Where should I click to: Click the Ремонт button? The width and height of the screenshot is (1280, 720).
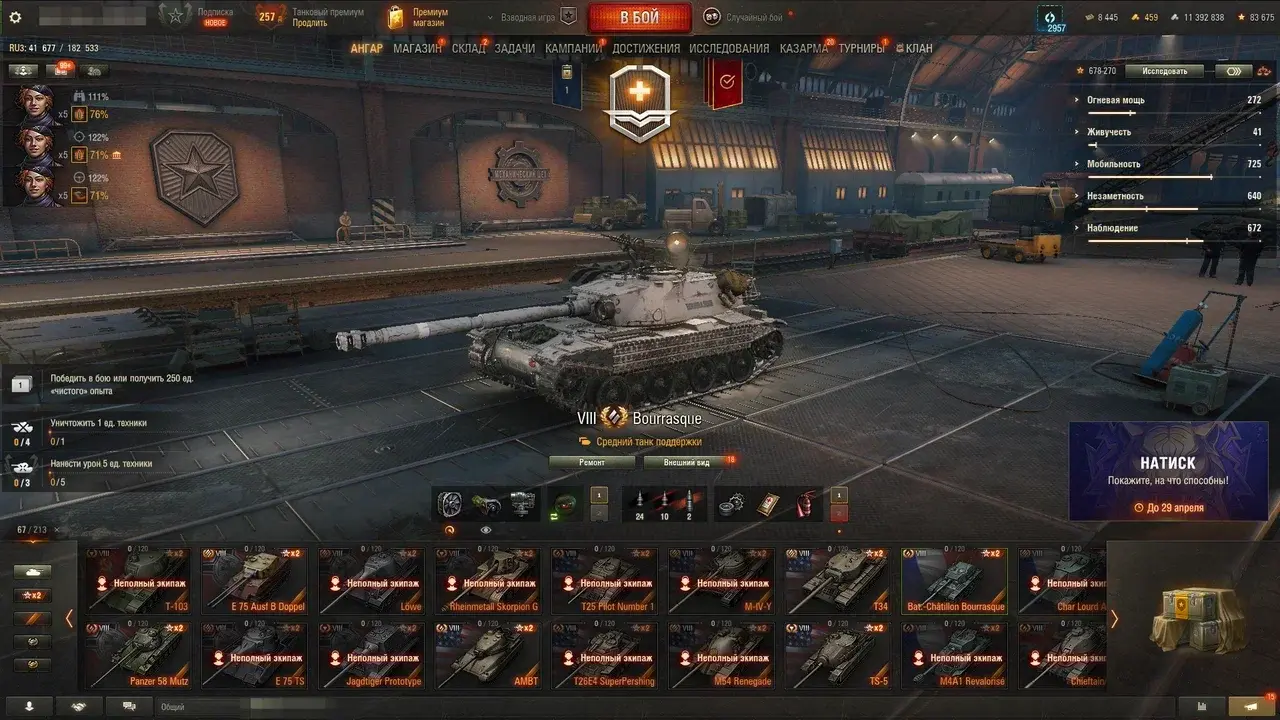tap(592, 463)
